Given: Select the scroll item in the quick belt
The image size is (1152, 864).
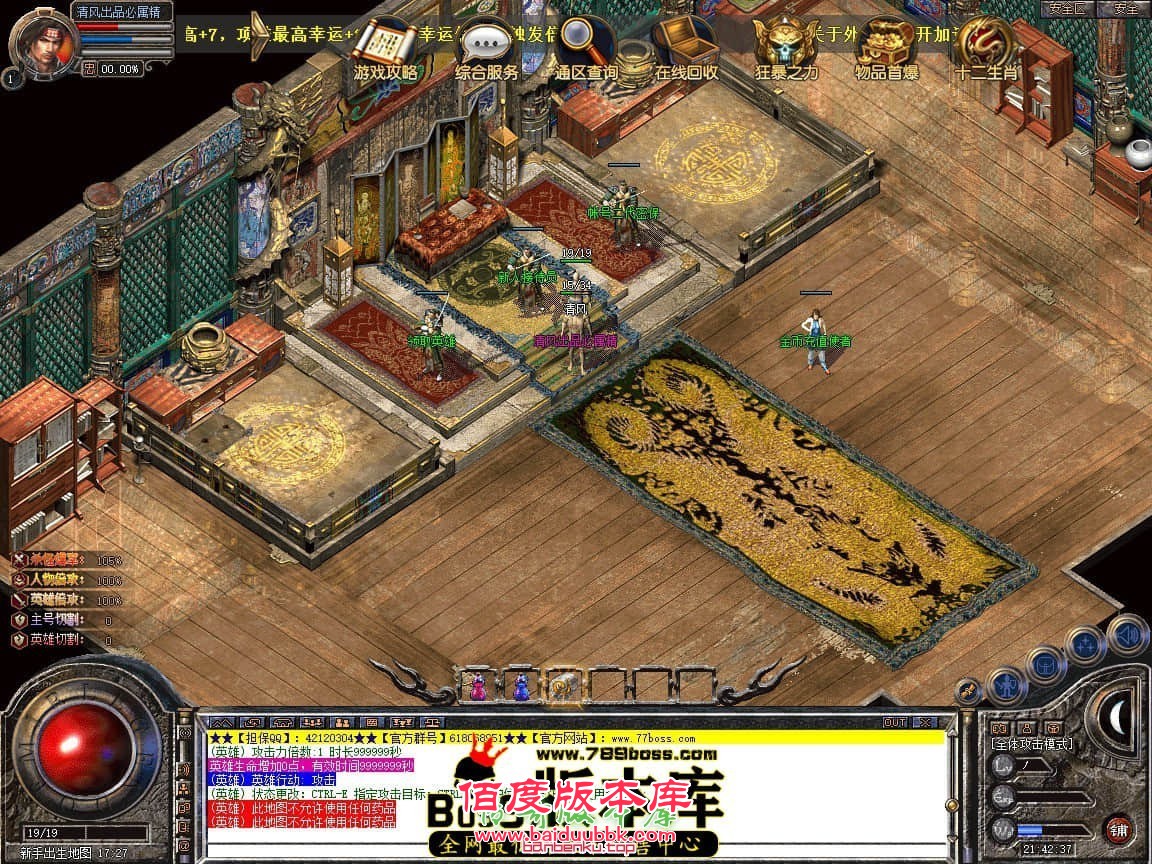Looking at the screenshot, I should [x=563, y=686].
